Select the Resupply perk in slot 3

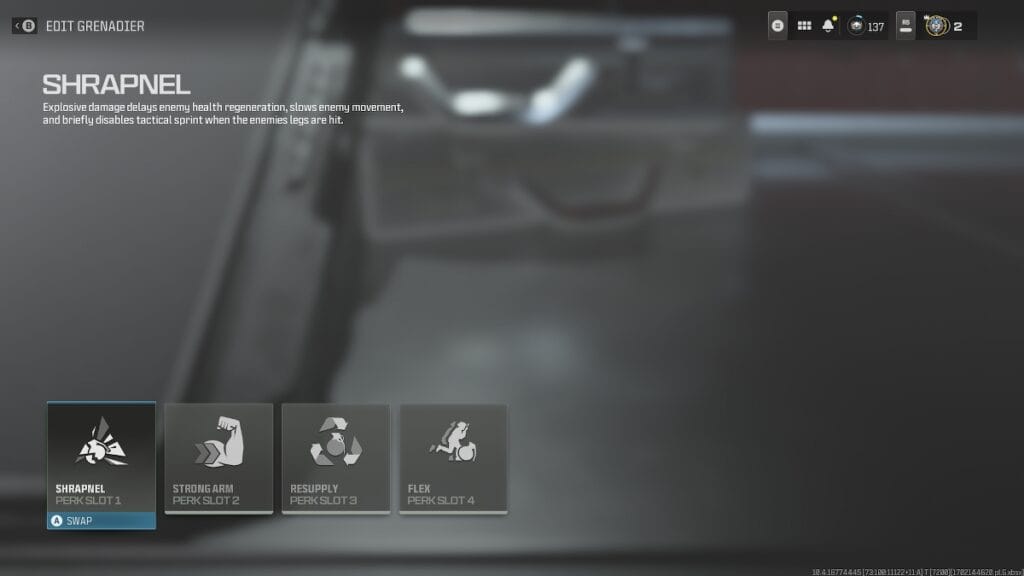coord(335,457)
